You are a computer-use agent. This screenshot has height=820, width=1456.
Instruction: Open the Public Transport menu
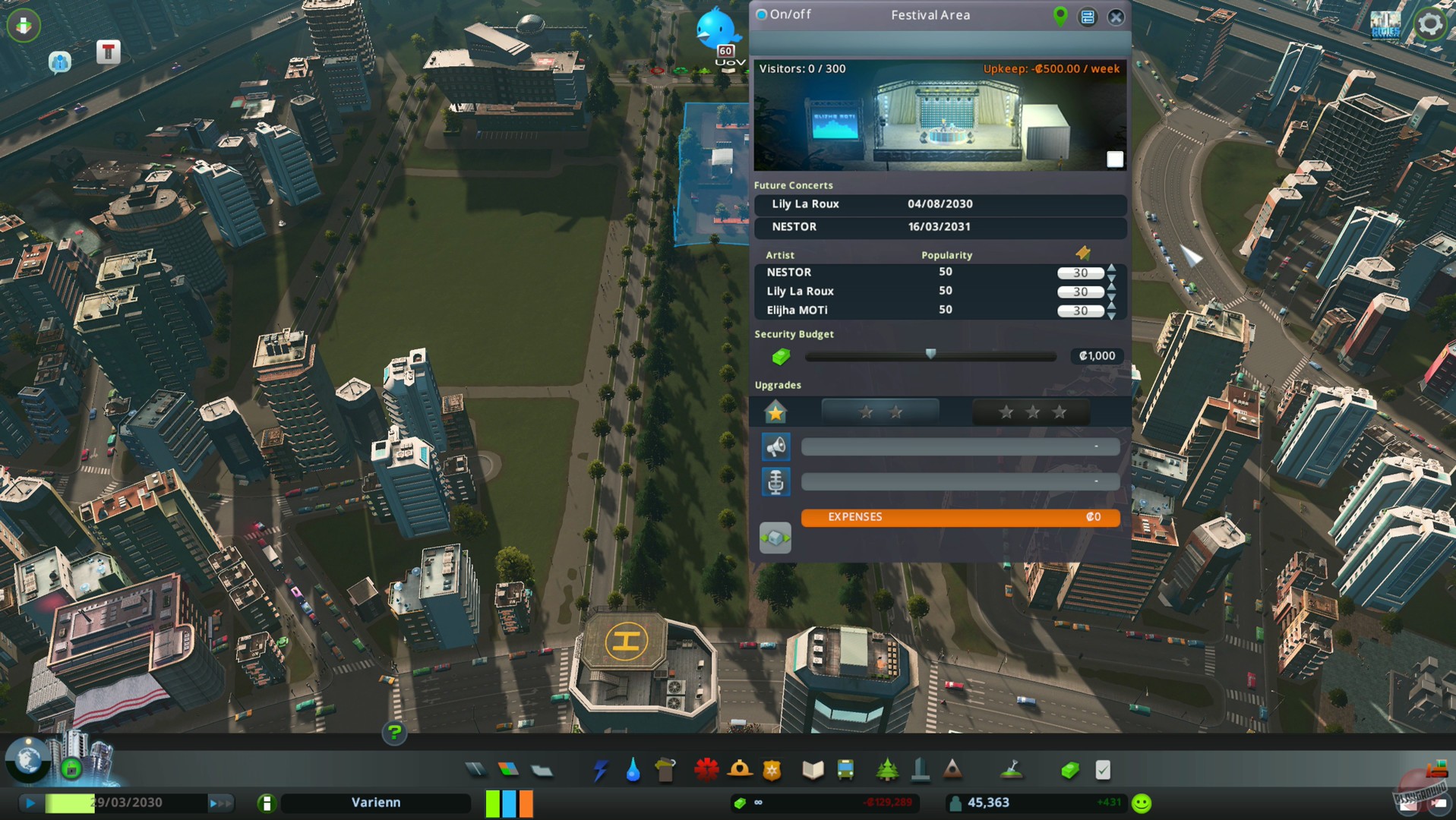tap(845, 769)
